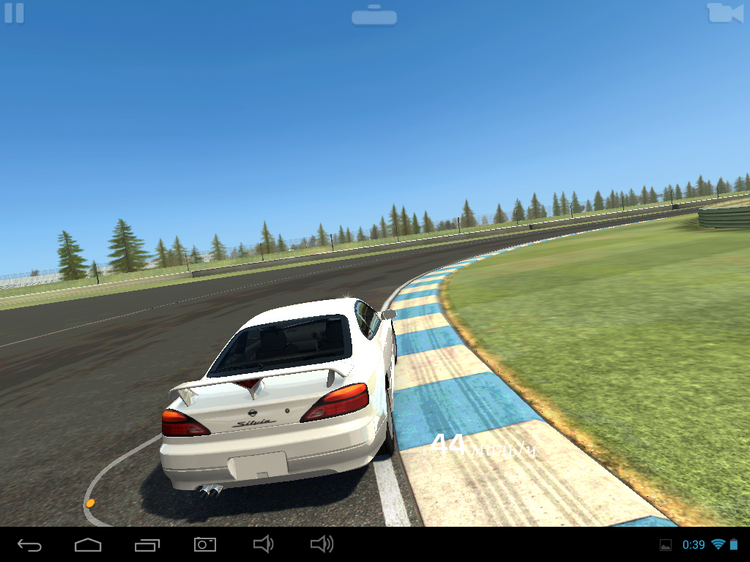Tap the brake bar icon at top center

tap(374, 15)
